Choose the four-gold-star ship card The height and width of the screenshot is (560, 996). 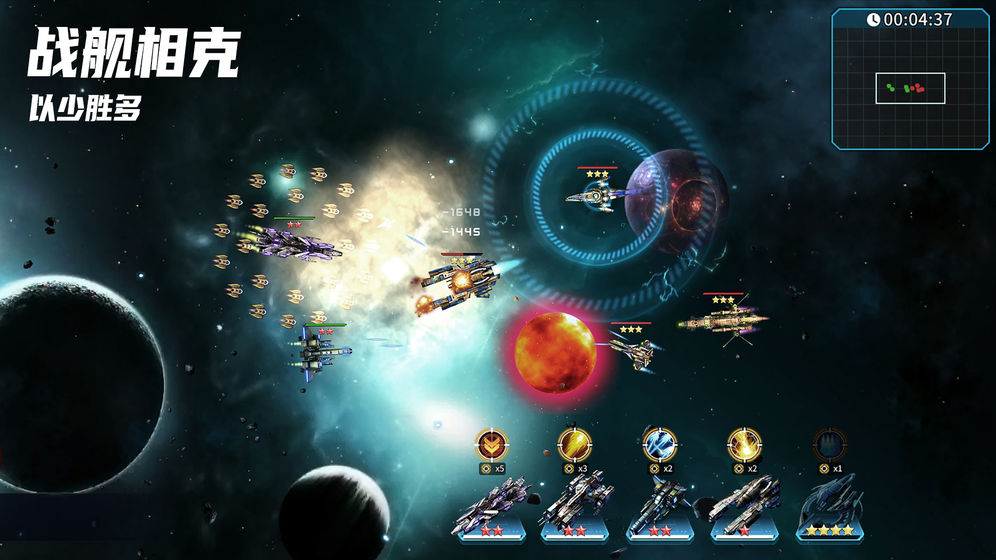tap(829, 508)
